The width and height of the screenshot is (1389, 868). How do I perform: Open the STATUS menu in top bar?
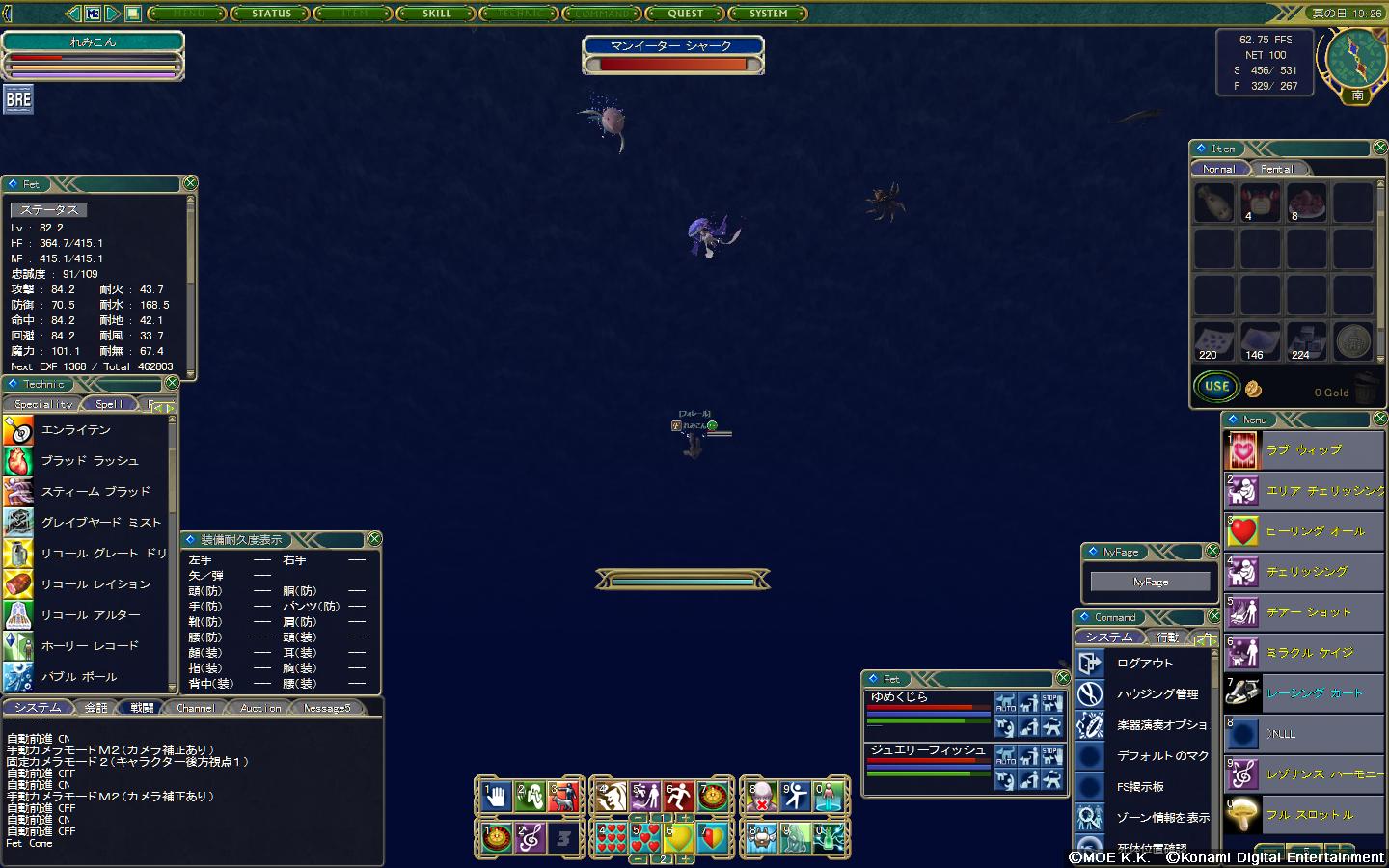pos(271,14)
